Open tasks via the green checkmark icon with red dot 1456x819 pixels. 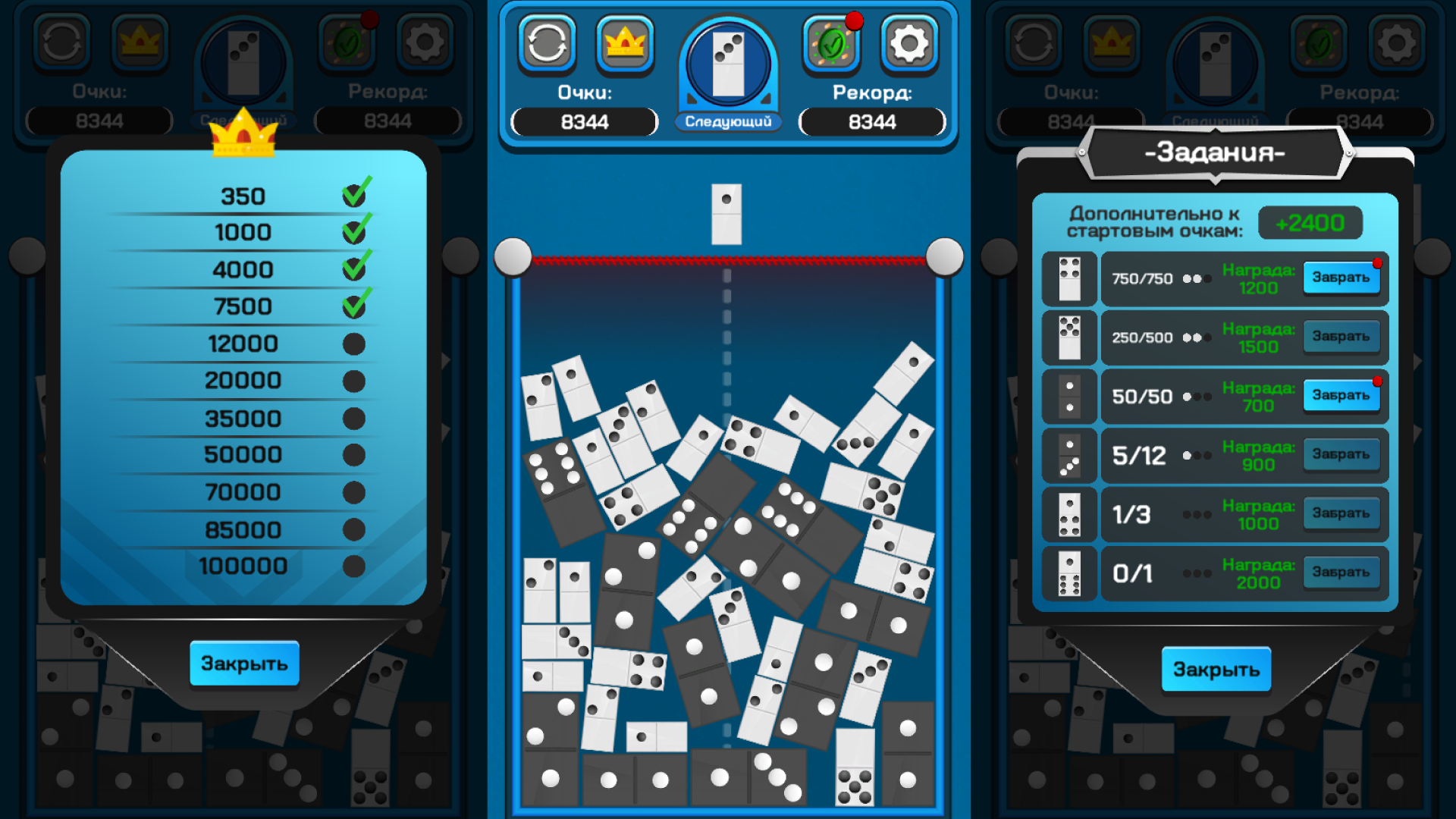[x=832, y=43]
